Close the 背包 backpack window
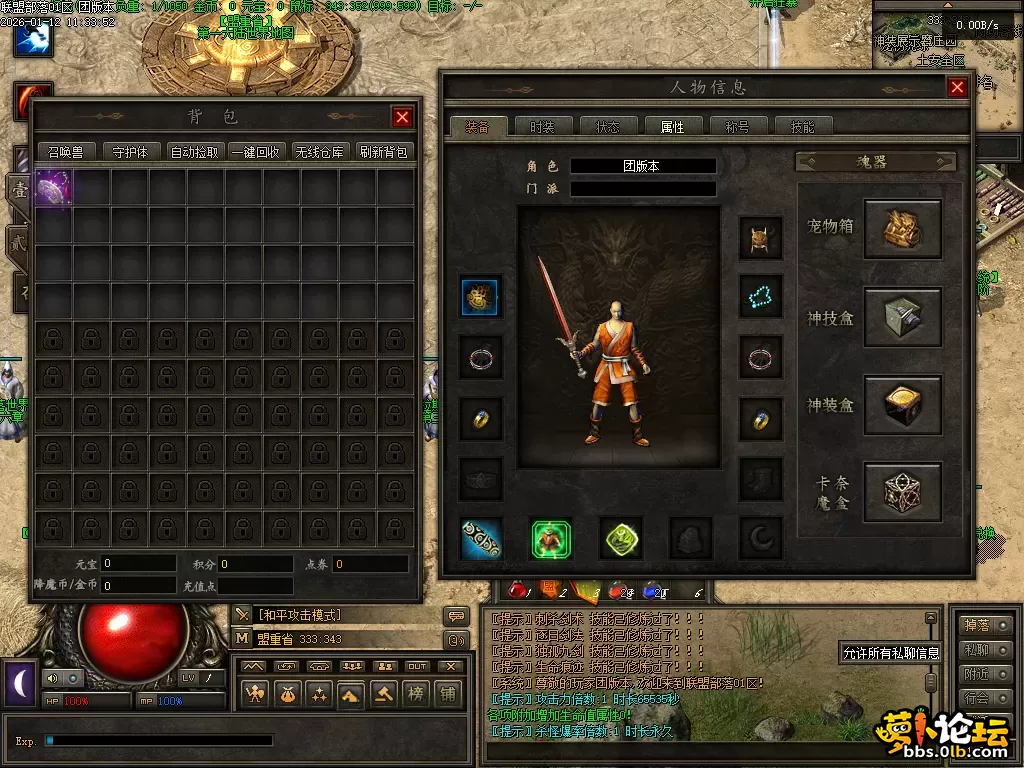 coord(402,118)
